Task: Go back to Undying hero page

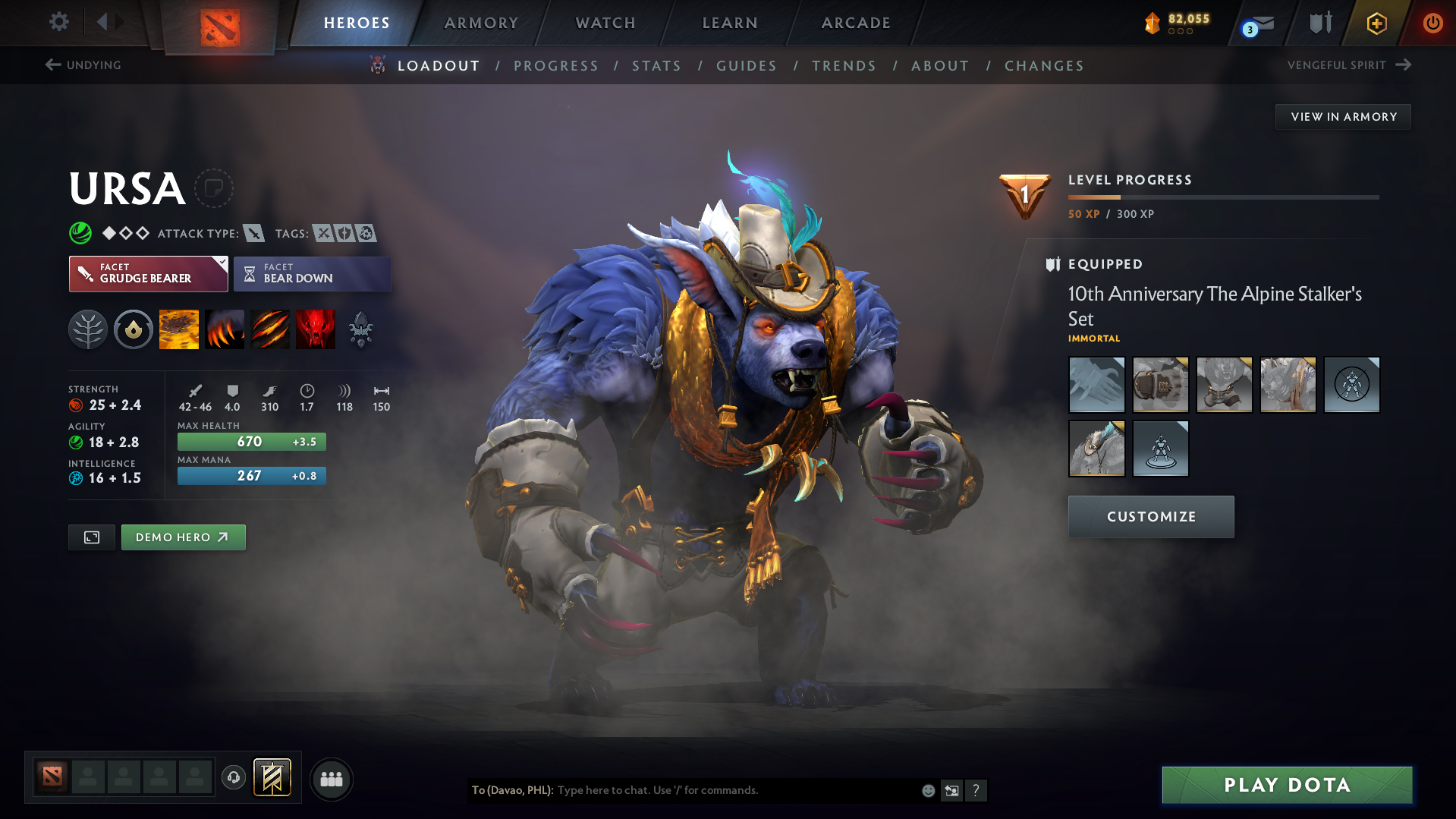Action: [84, 65]
